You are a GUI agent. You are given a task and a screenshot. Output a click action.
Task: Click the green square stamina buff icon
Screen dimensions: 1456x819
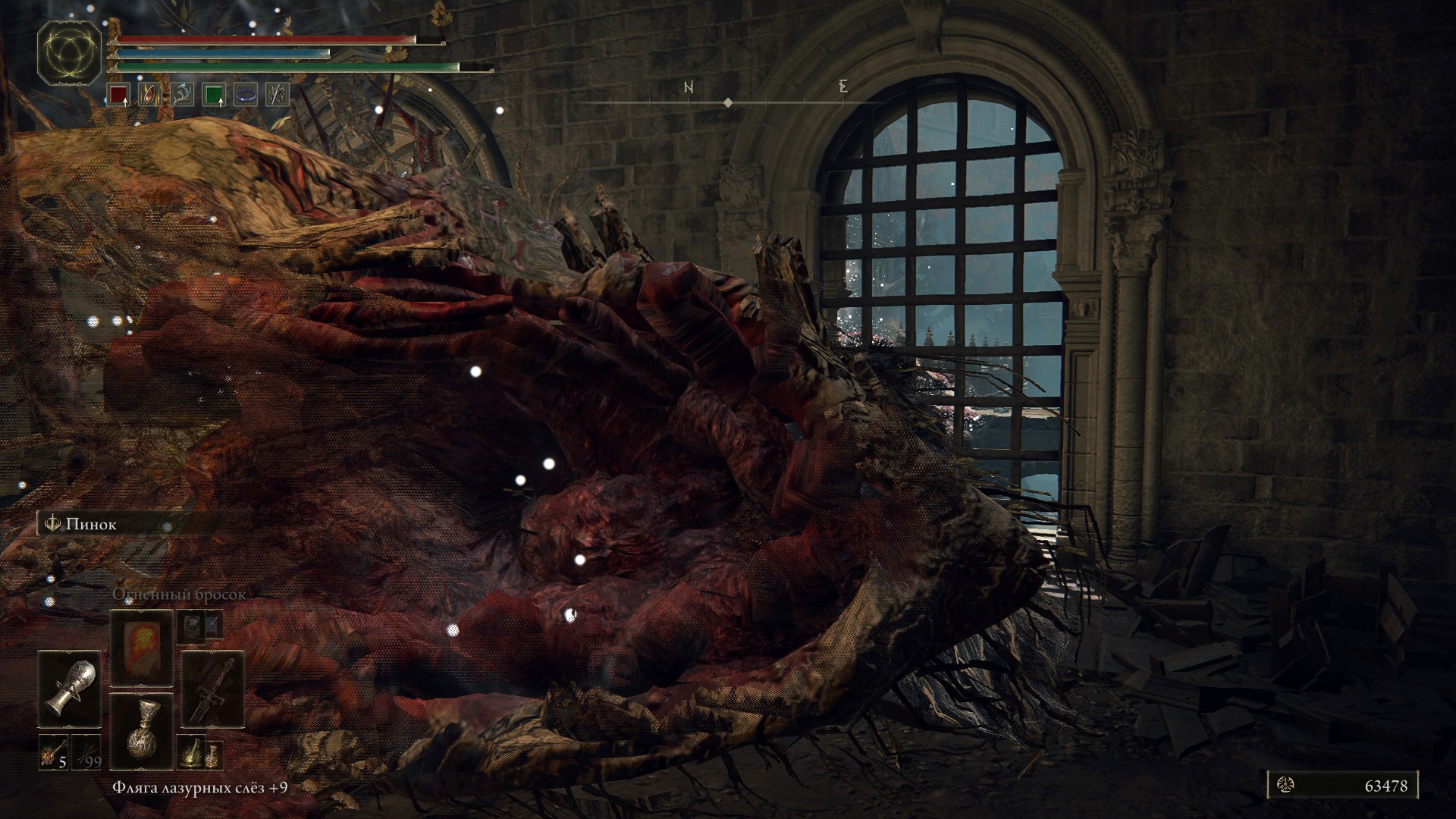214,95
